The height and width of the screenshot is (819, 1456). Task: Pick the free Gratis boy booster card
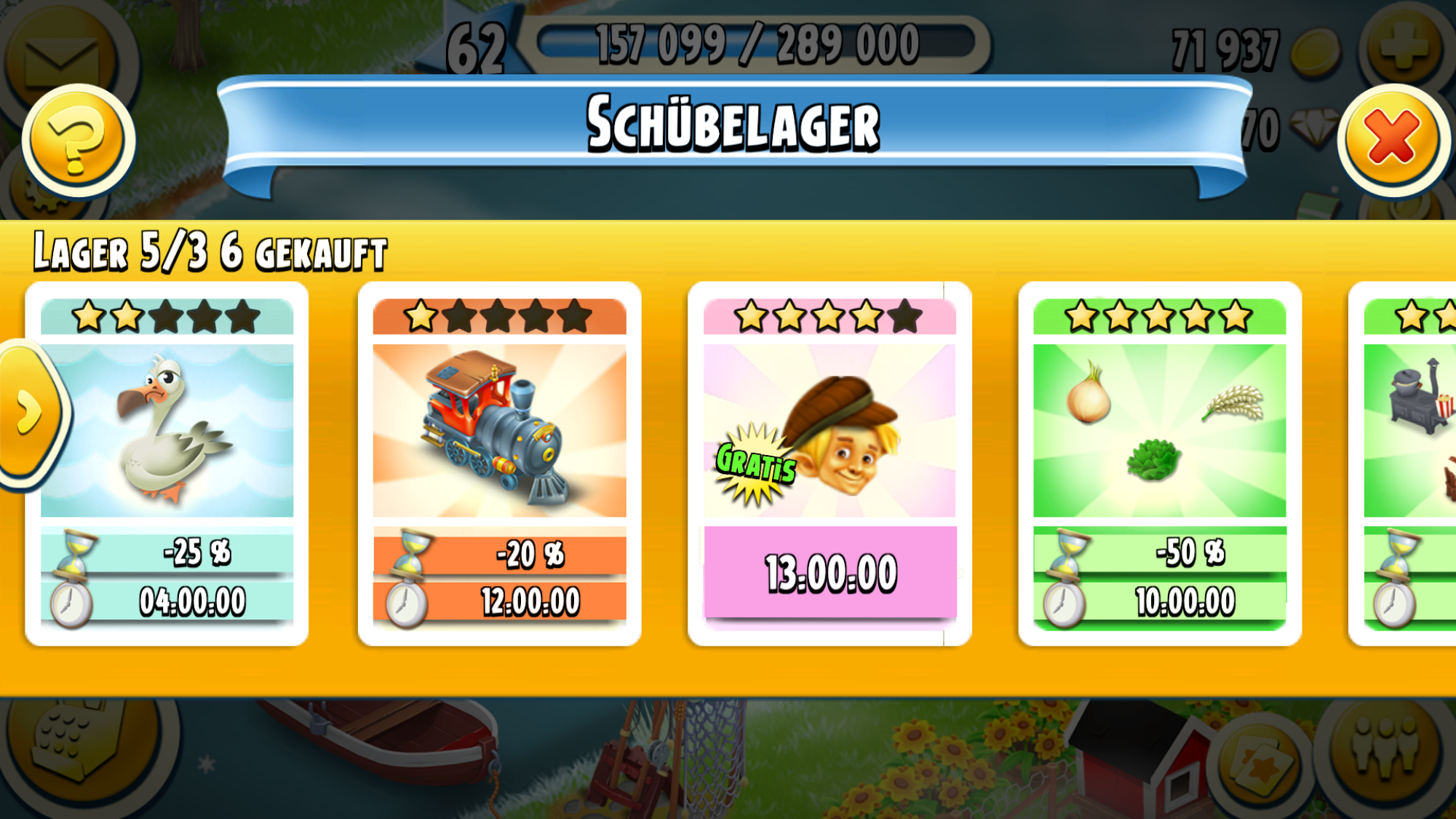tap(830, 463)
